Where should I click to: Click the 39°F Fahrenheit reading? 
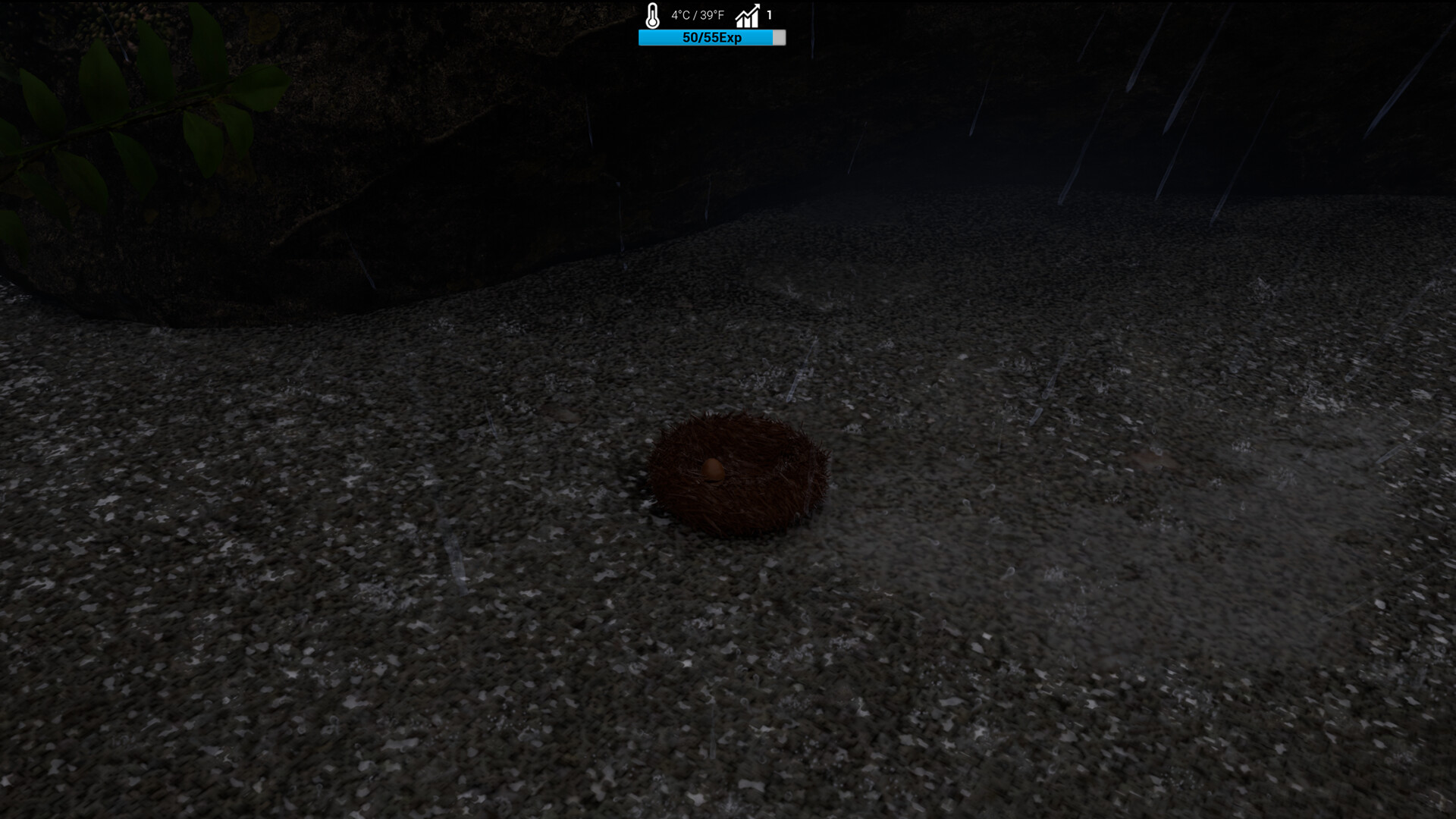pos(713,14)
